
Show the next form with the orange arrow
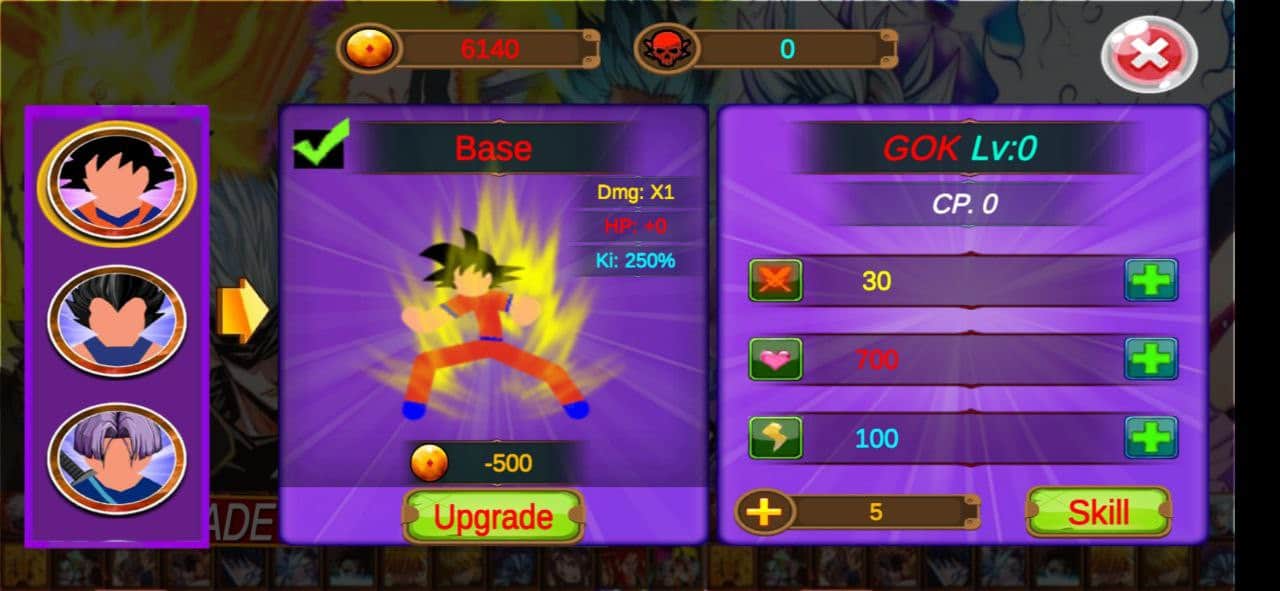click(x=242, y=310)
